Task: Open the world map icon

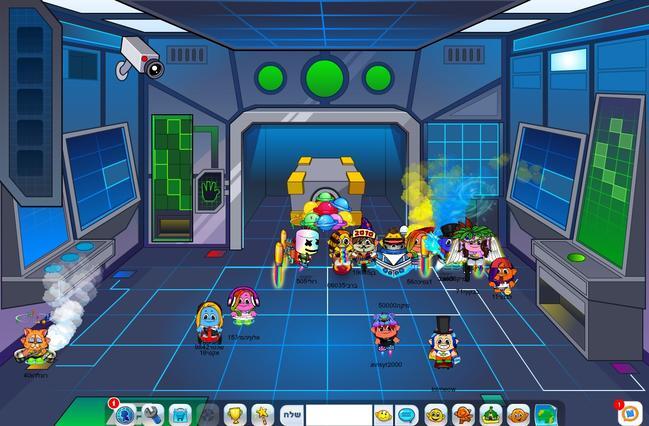Action: pyautogui.click(x=544, y=414)
